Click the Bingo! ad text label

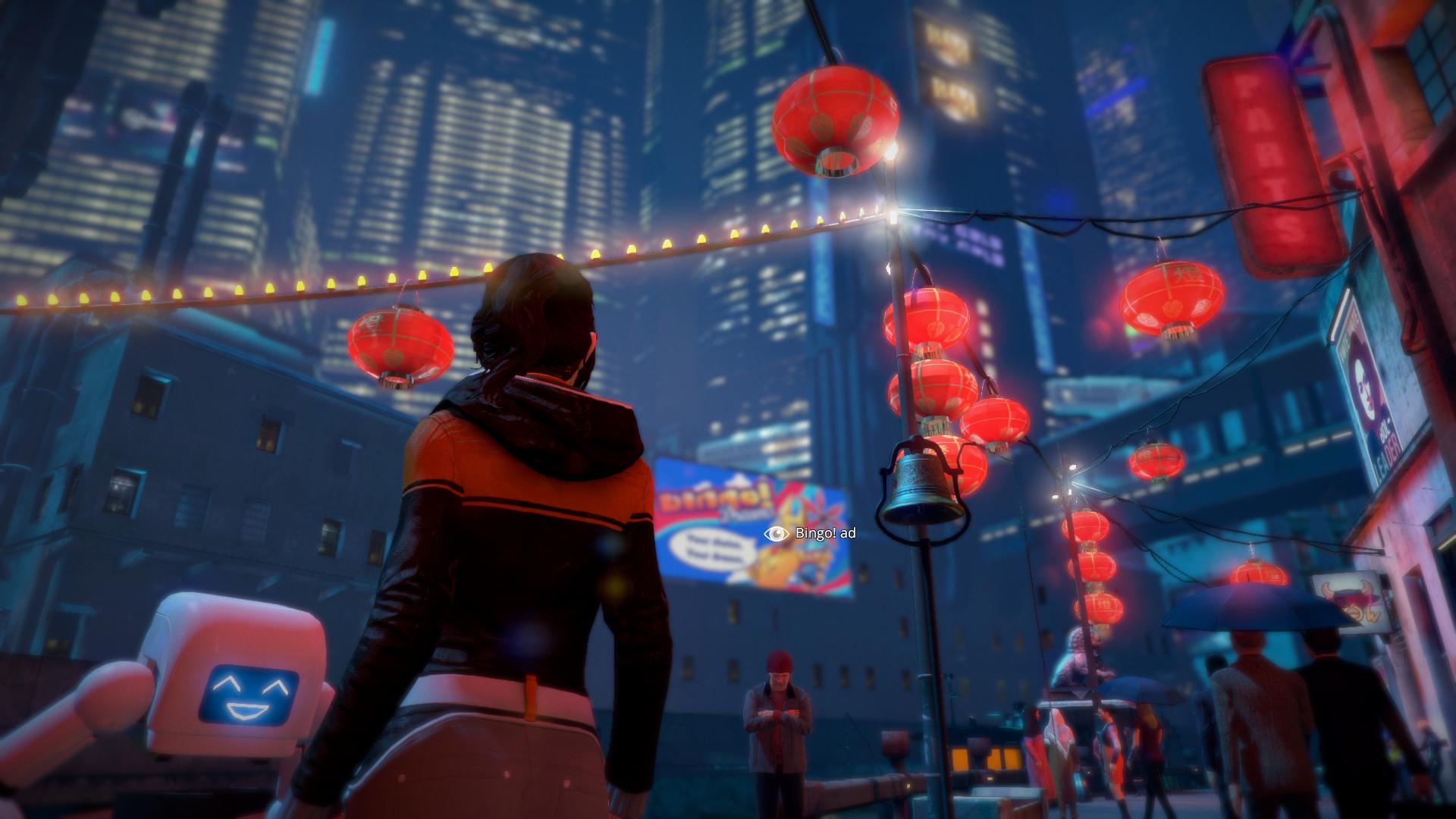coord(827,535)
